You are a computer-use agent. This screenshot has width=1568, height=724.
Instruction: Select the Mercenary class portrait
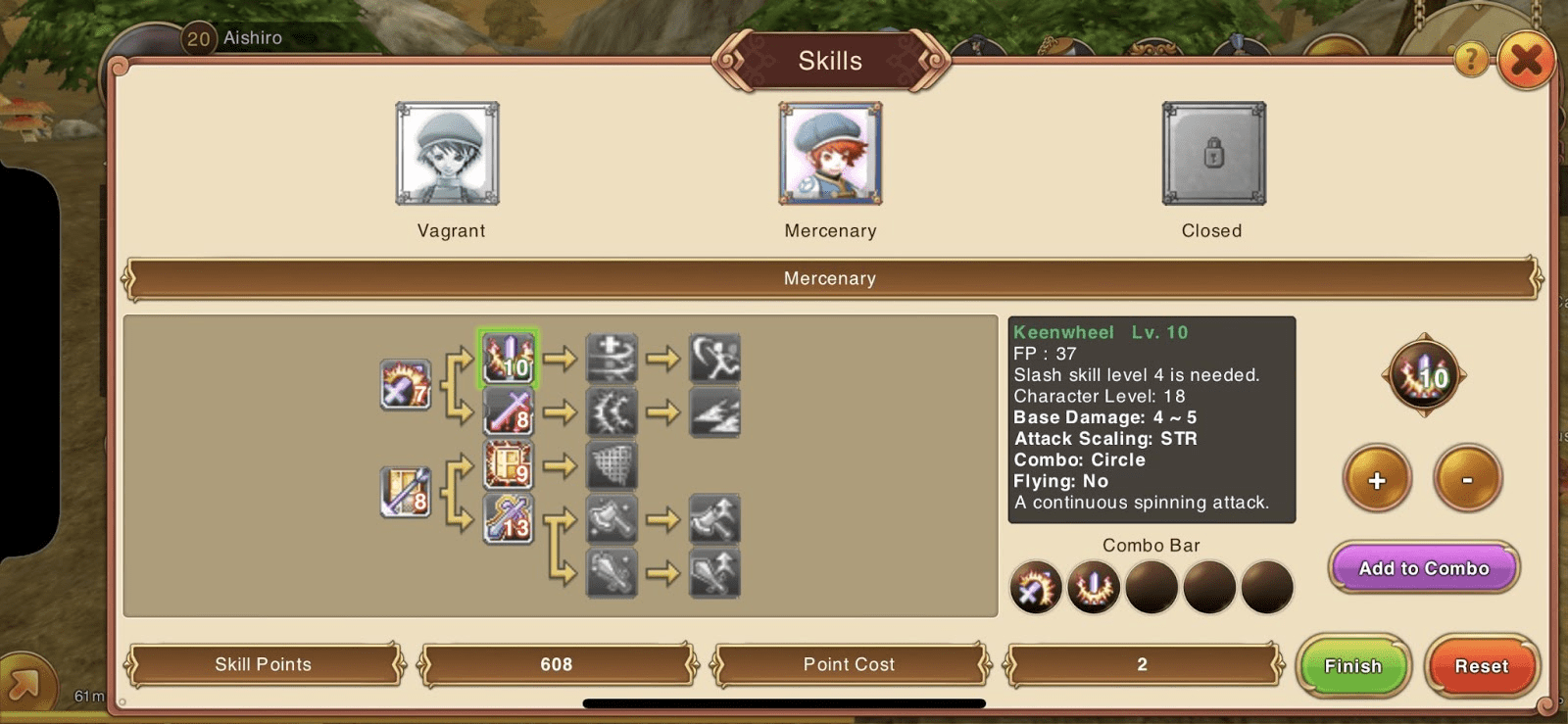[830, 154]
